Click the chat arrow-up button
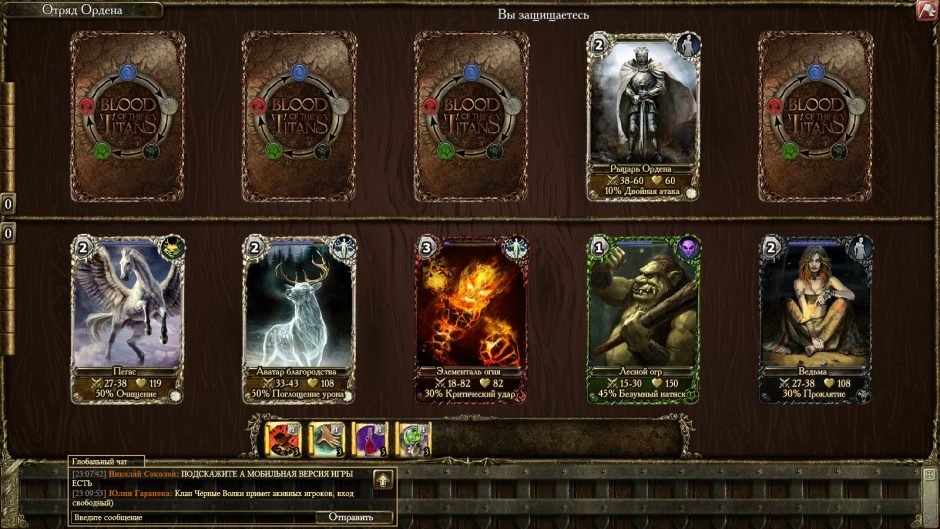The height and width of the screenshot is (529, 940). point(384,480)
